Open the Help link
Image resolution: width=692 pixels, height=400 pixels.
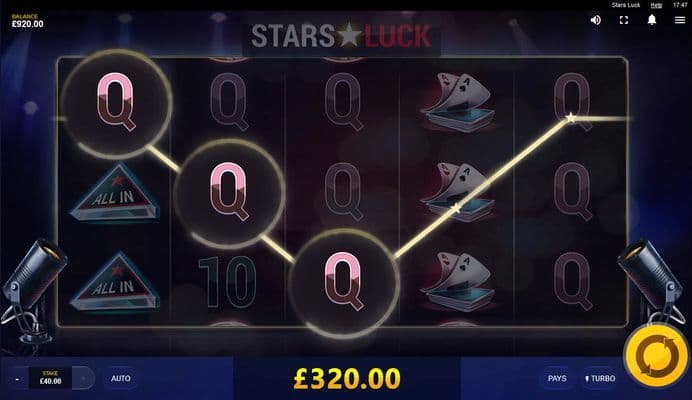pyautogui.click(x=656, y=5)
